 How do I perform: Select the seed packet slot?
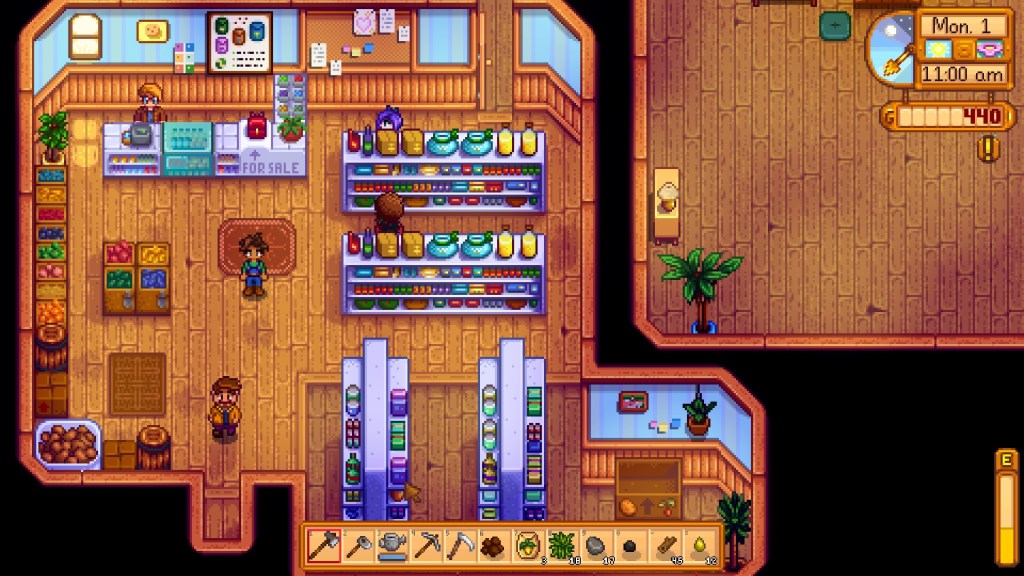(x=528, y=546)
